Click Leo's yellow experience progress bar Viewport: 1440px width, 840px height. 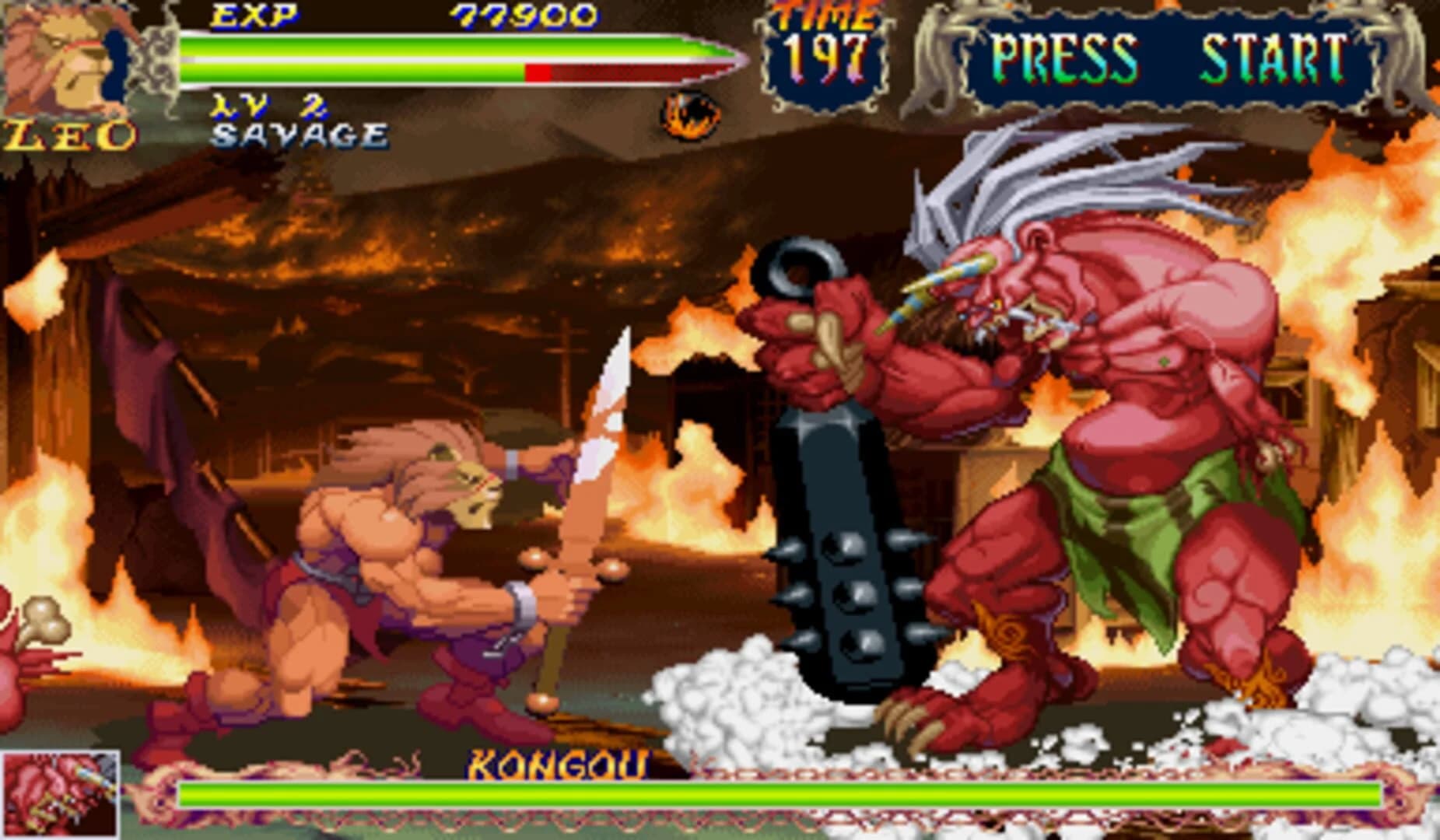350,74
